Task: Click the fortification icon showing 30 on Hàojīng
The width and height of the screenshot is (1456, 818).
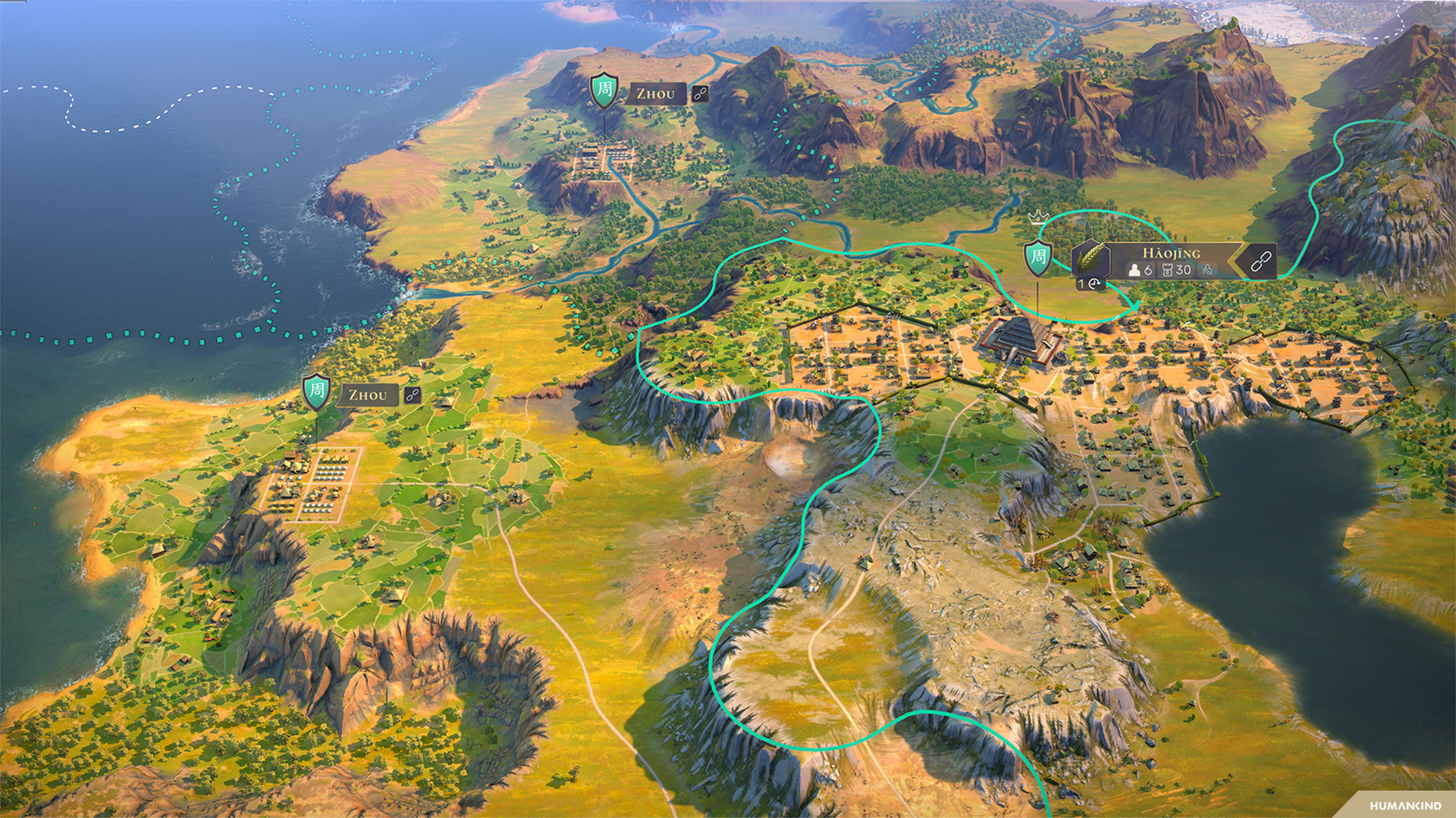Action: coord(1169,271)
